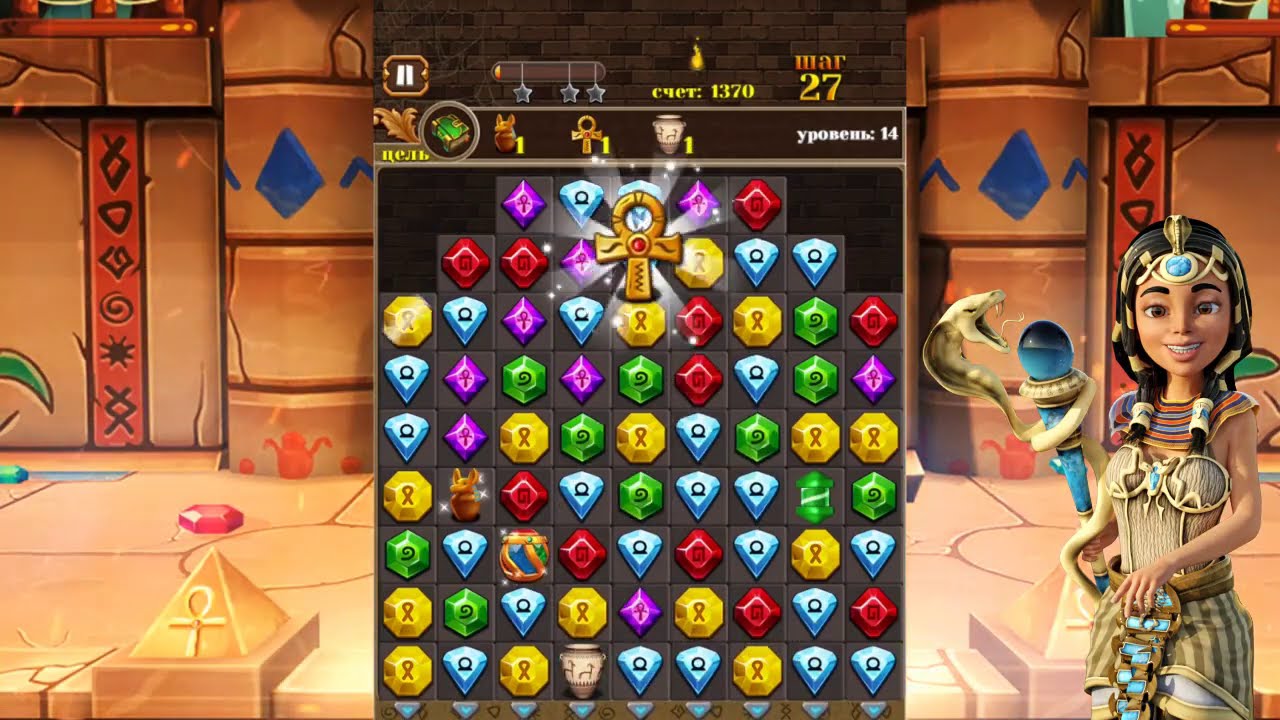Activate the green barrel-shaped special gem

[x=815, y=496]
